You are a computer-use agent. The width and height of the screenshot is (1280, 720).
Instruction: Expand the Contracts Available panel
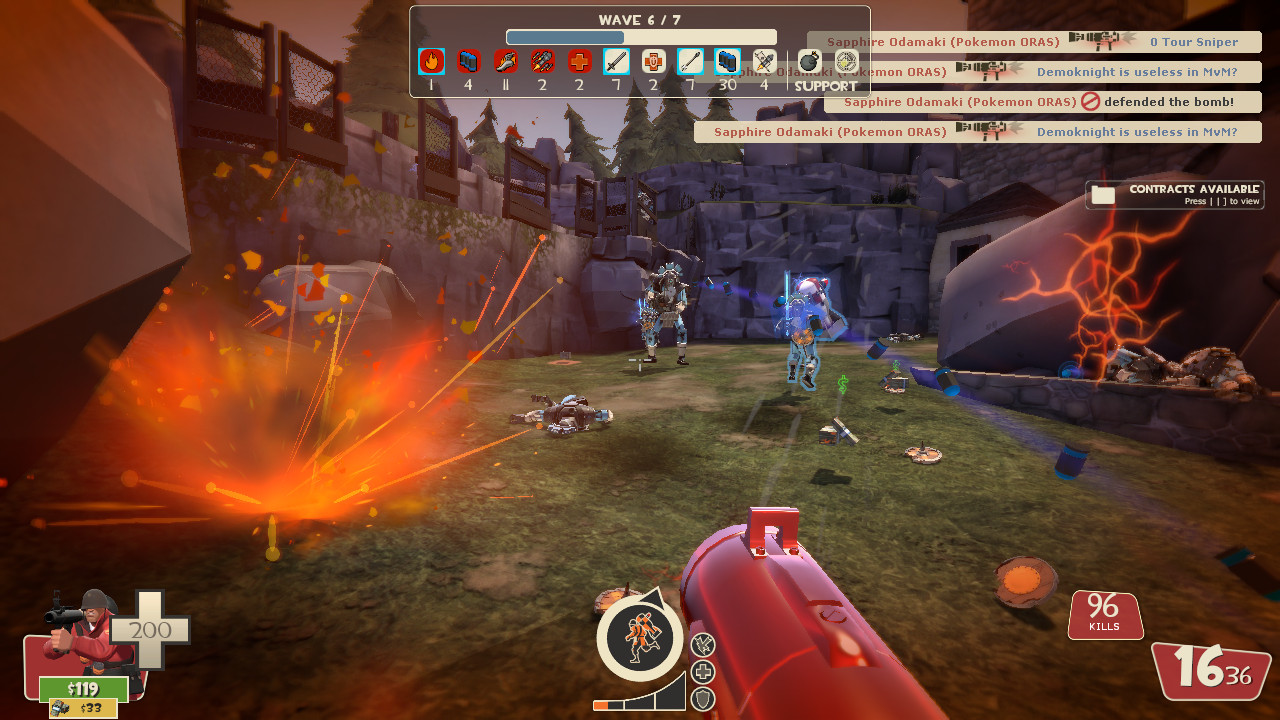(x=1173, y=194)
